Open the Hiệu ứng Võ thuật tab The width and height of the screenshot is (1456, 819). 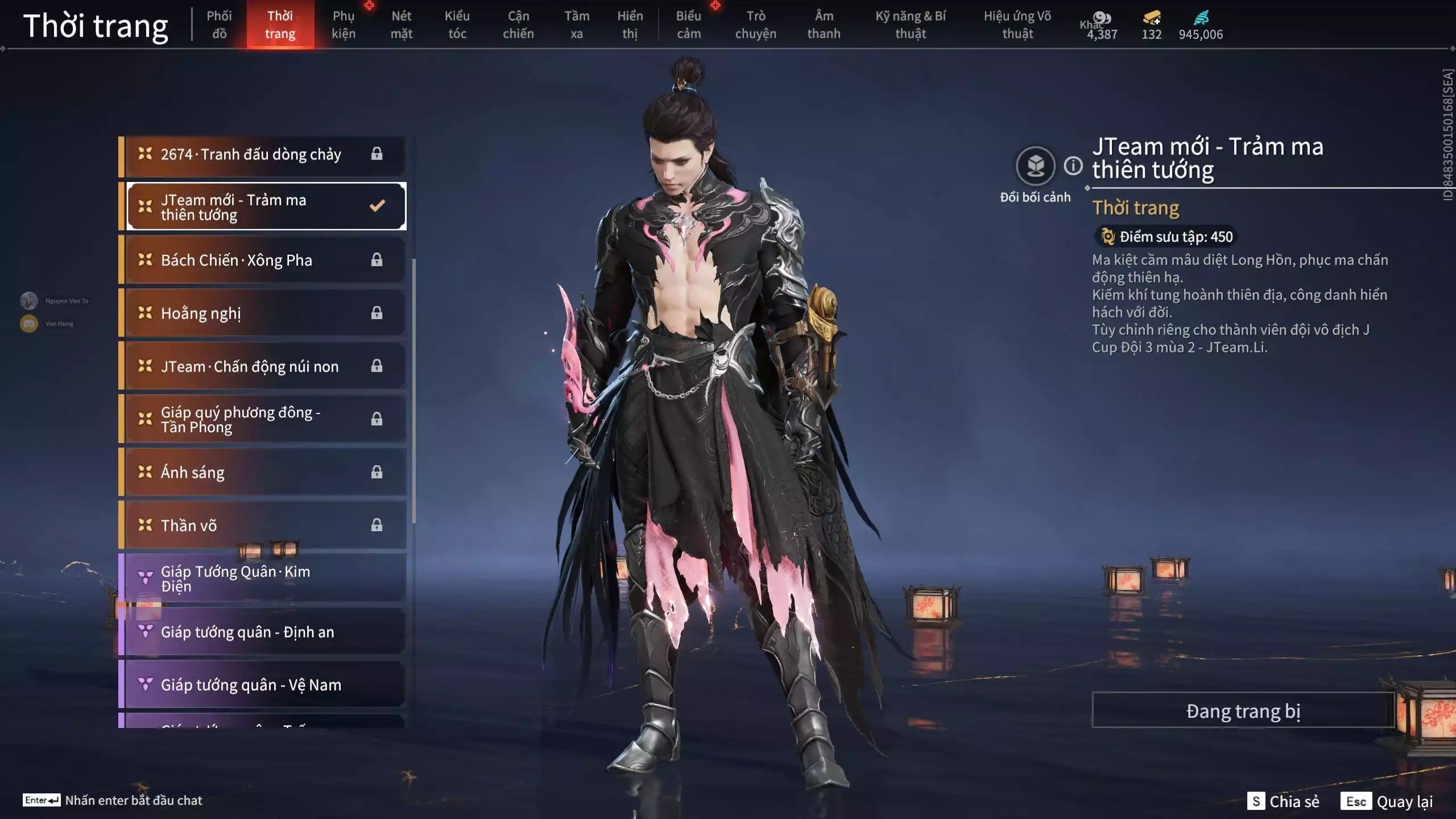1017,24
